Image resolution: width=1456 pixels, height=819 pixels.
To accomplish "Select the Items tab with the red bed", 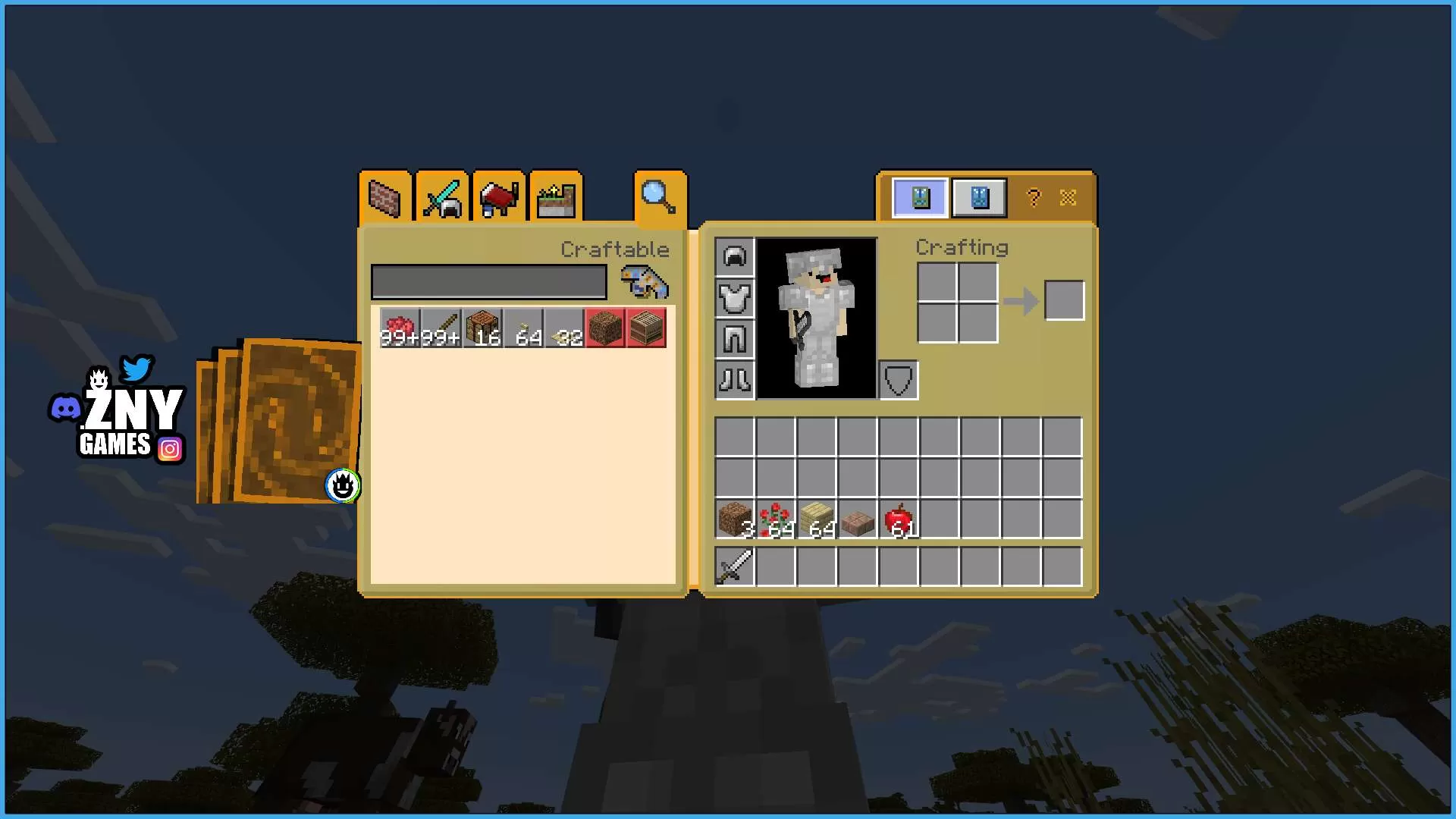I will pyautogui.click(x=499, y=198).
